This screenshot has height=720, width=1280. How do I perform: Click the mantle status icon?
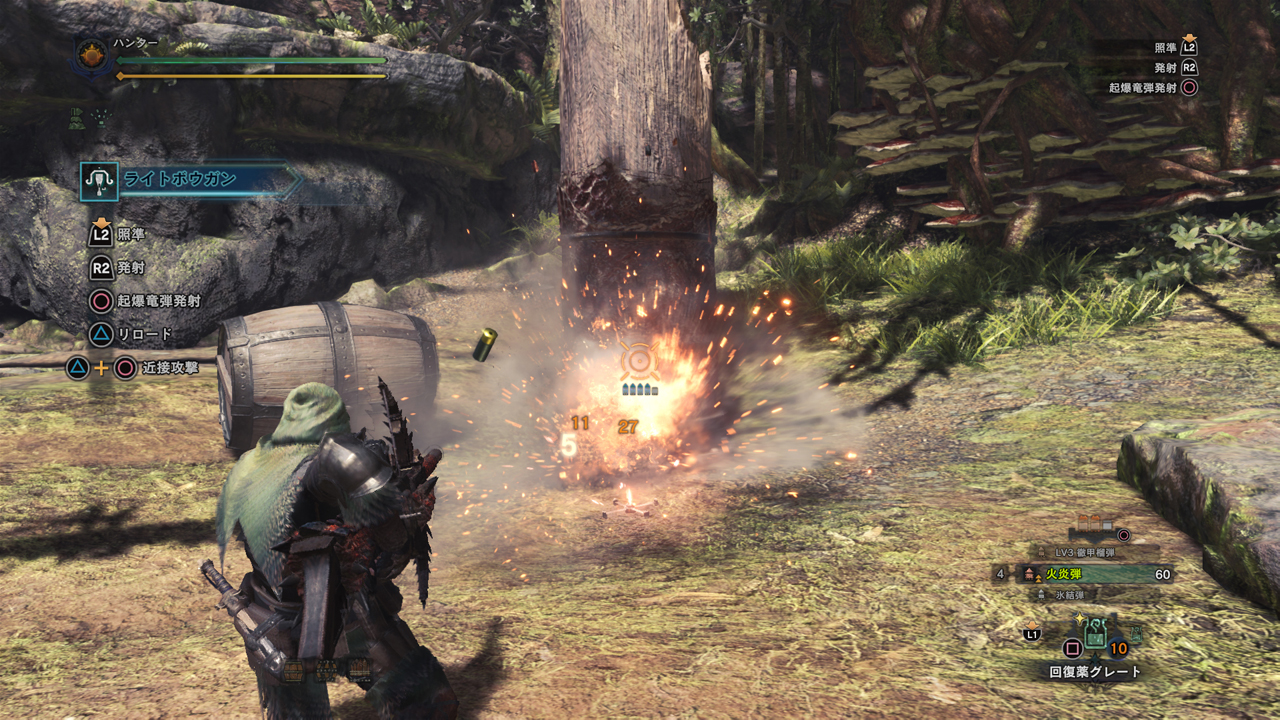(x=78, y=117)
